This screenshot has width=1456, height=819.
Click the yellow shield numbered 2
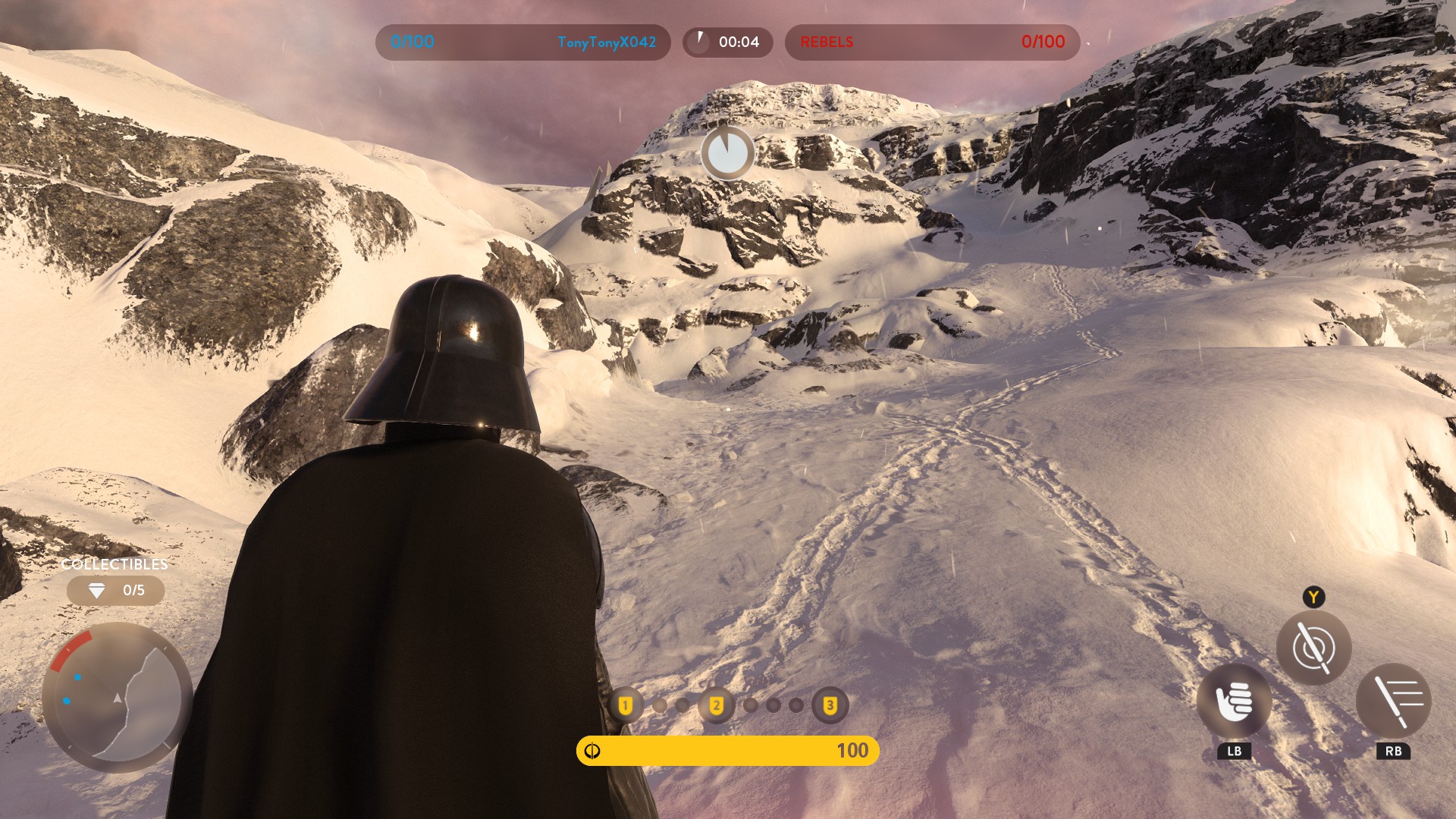[716, 706]
